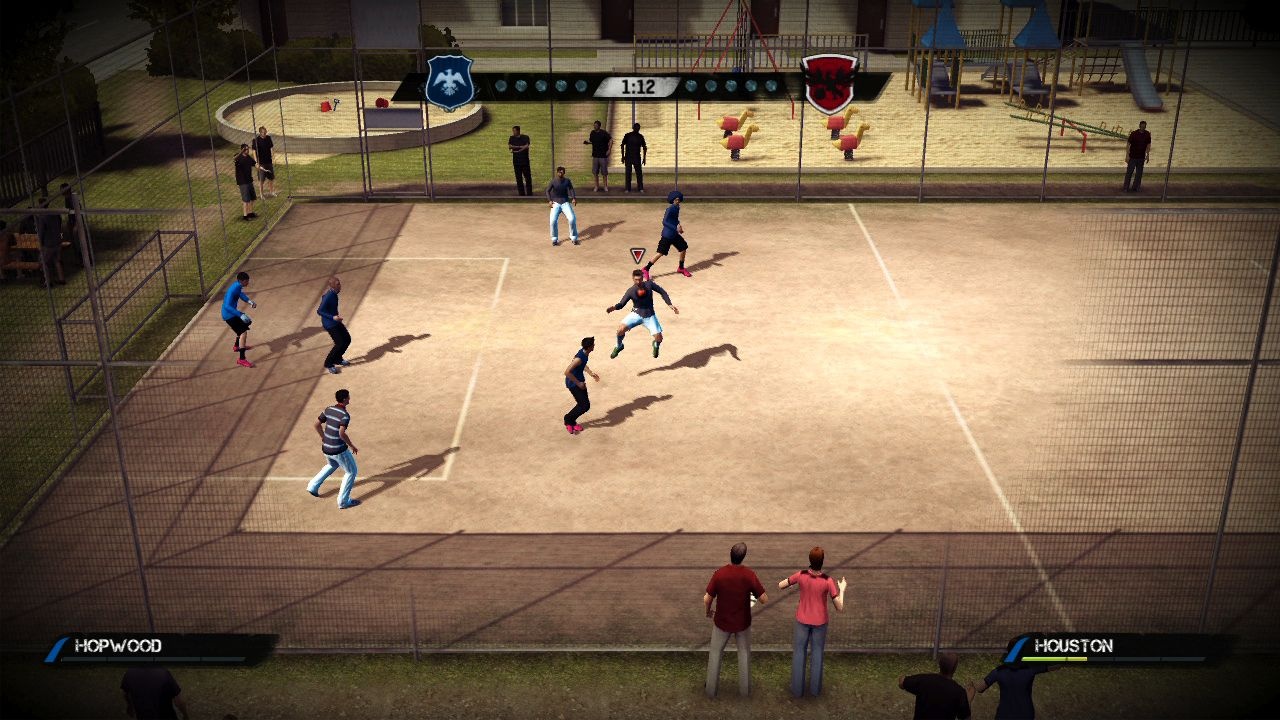Expand the HOUSTON player nameplate

coord(1110,645)
